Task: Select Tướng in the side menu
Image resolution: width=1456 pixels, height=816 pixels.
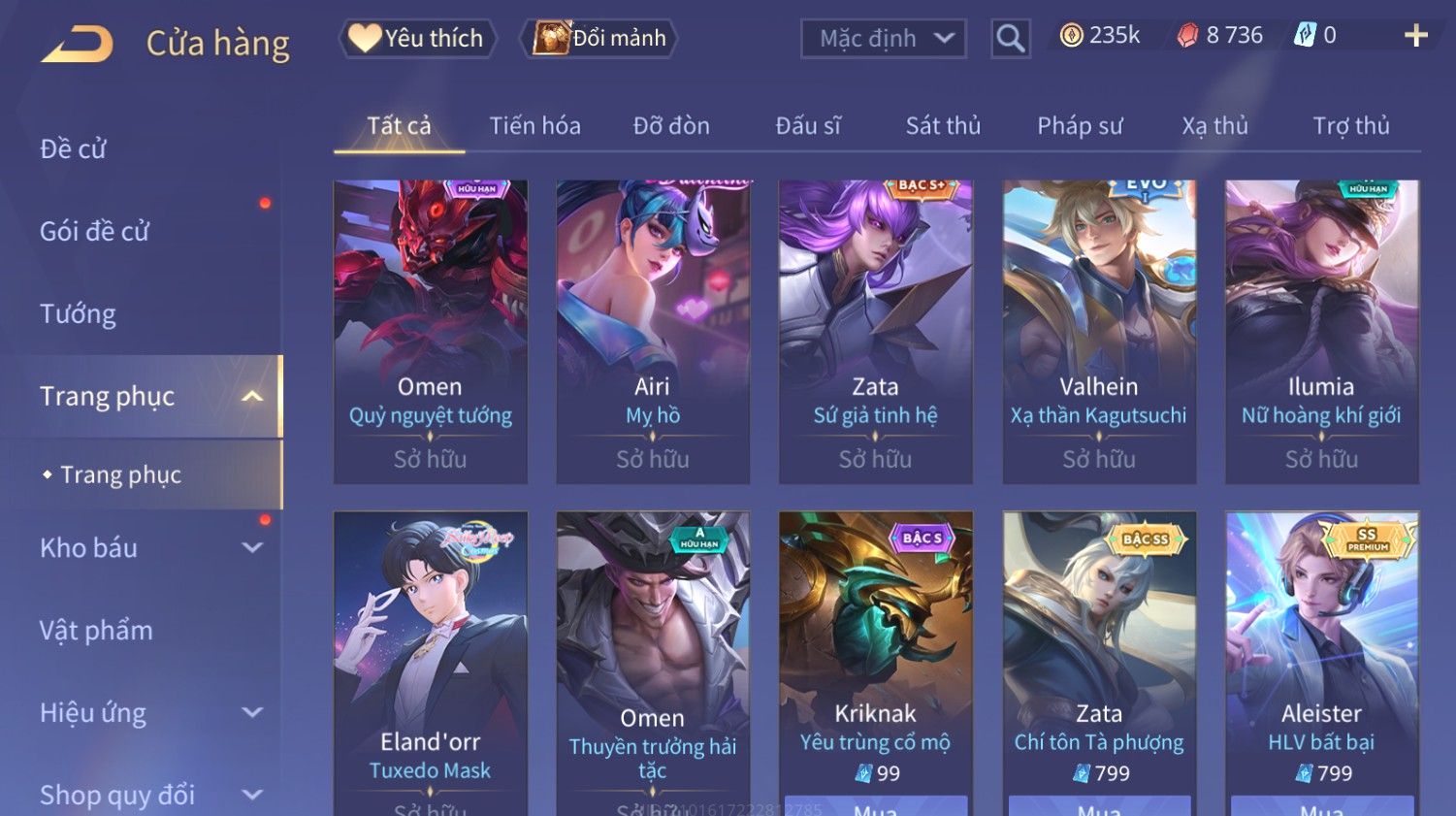Action: pyautogui.click(x=78, y=313)
